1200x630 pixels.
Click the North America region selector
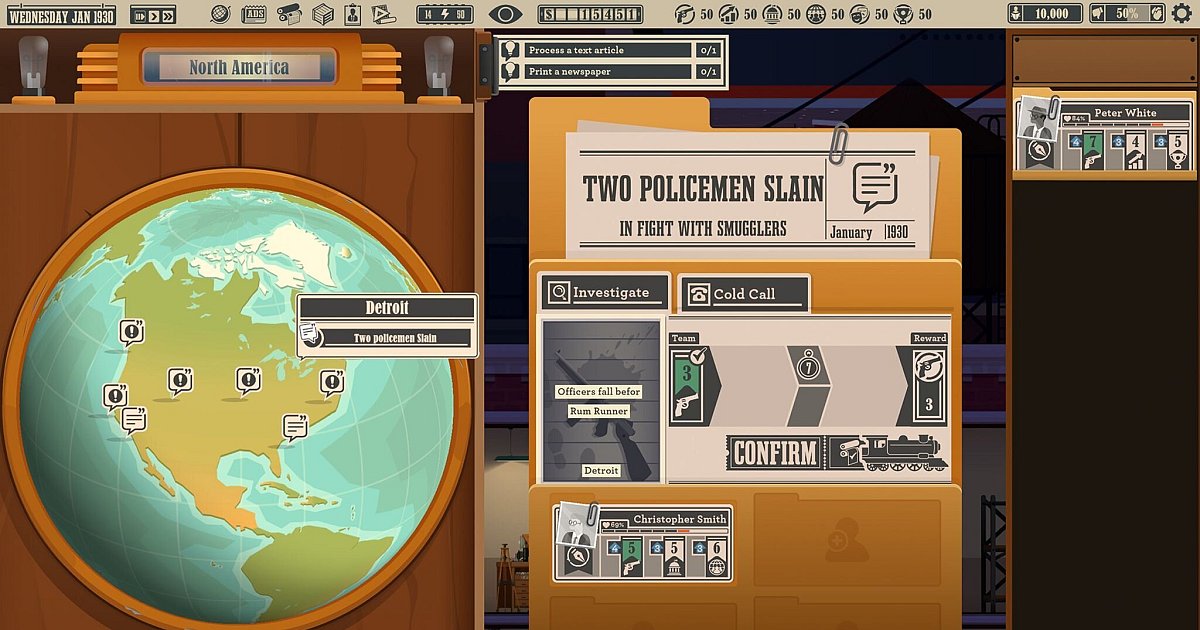(239, 68)
